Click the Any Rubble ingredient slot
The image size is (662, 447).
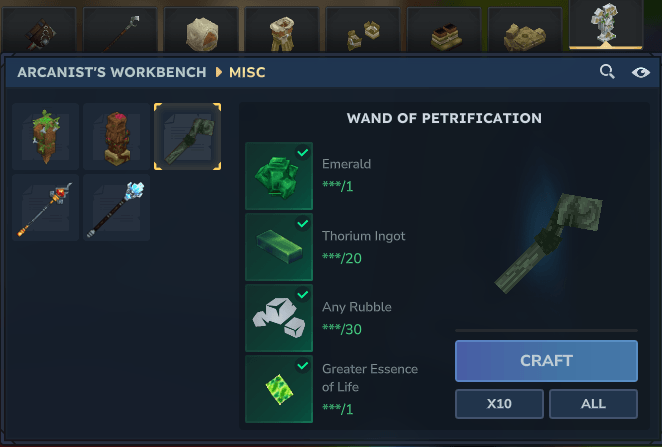[278, 317]
